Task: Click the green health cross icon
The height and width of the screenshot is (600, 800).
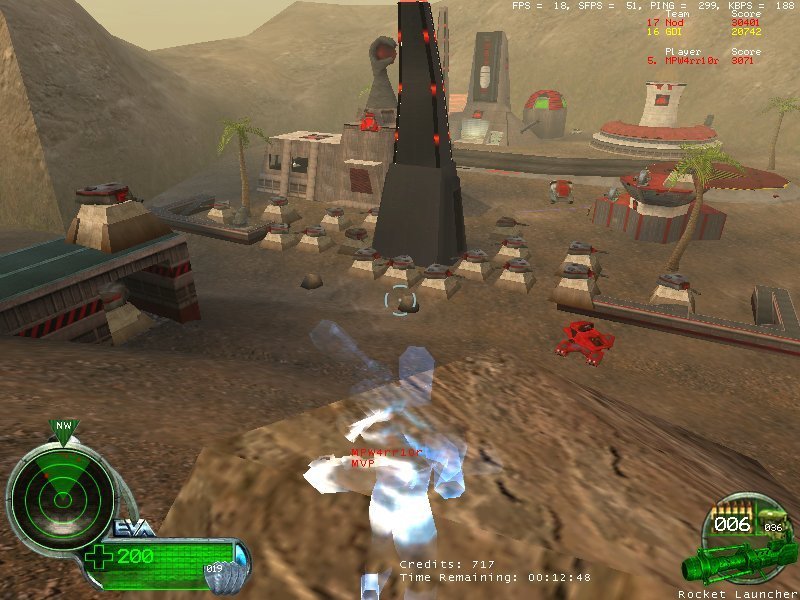Action: pyautogui.click(x=100, y=556)
